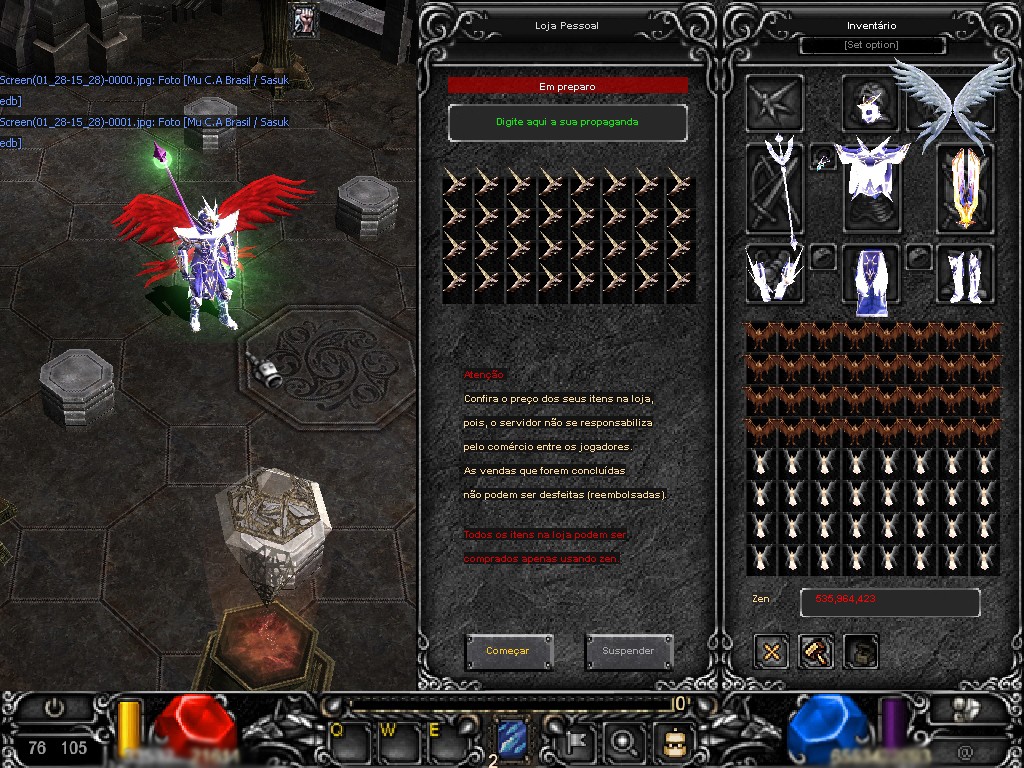Select the equipped helmet slot
This screenshot has height=768, width=1024.
pos(869,103)
